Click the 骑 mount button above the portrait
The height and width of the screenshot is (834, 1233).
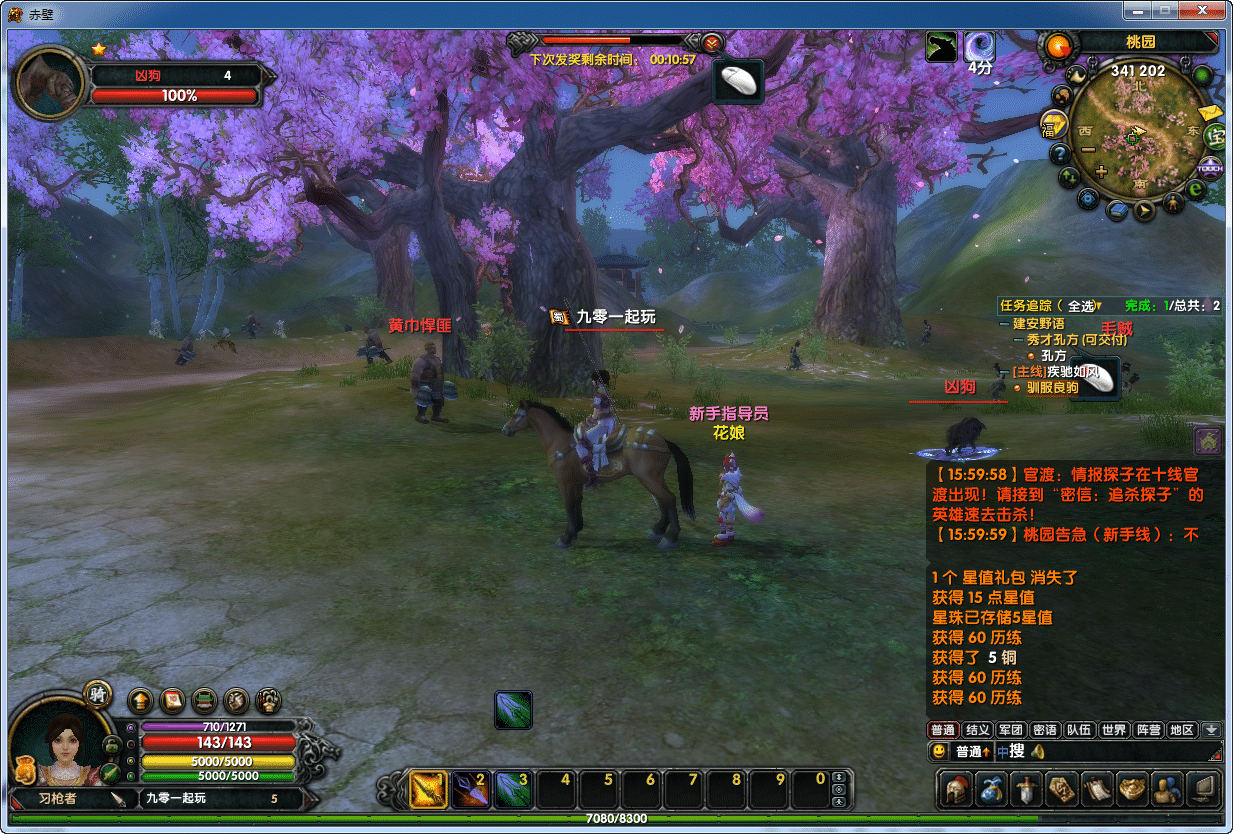click(x=97, y=695)
